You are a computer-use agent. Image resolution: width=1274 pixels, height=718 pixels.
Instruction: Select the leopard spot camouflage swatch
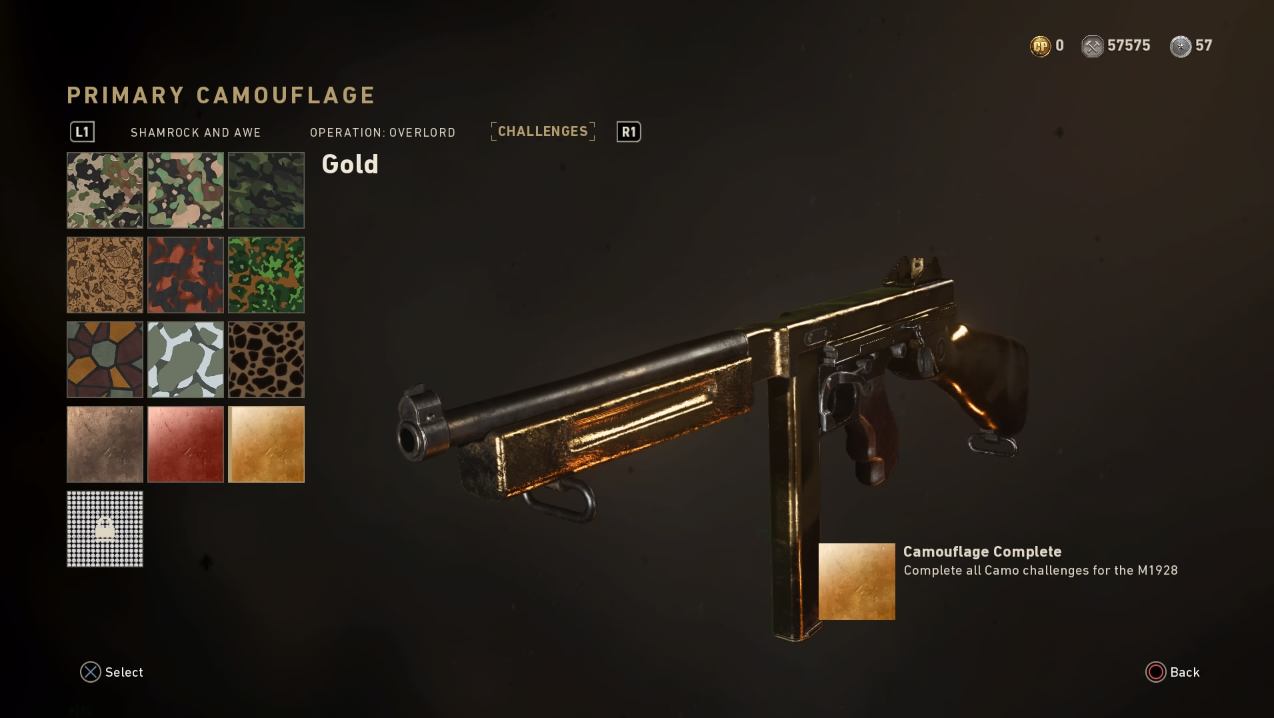pyautogui.click(x=266, y=359)
